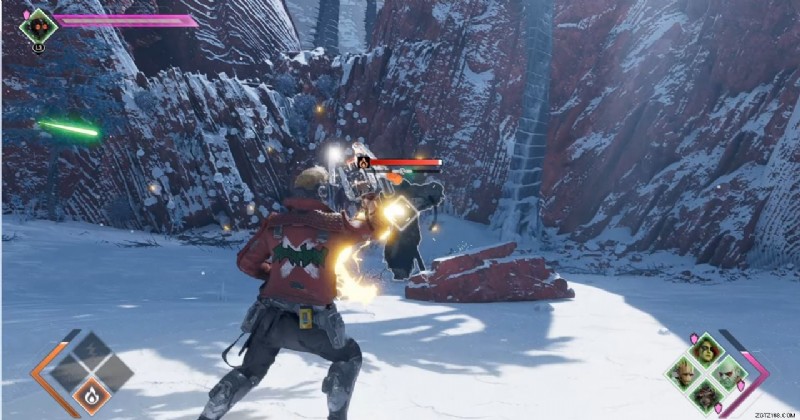Select Rocket's portrait in the team selector
This screenshot has width=800, height=420.
point(707,395)
